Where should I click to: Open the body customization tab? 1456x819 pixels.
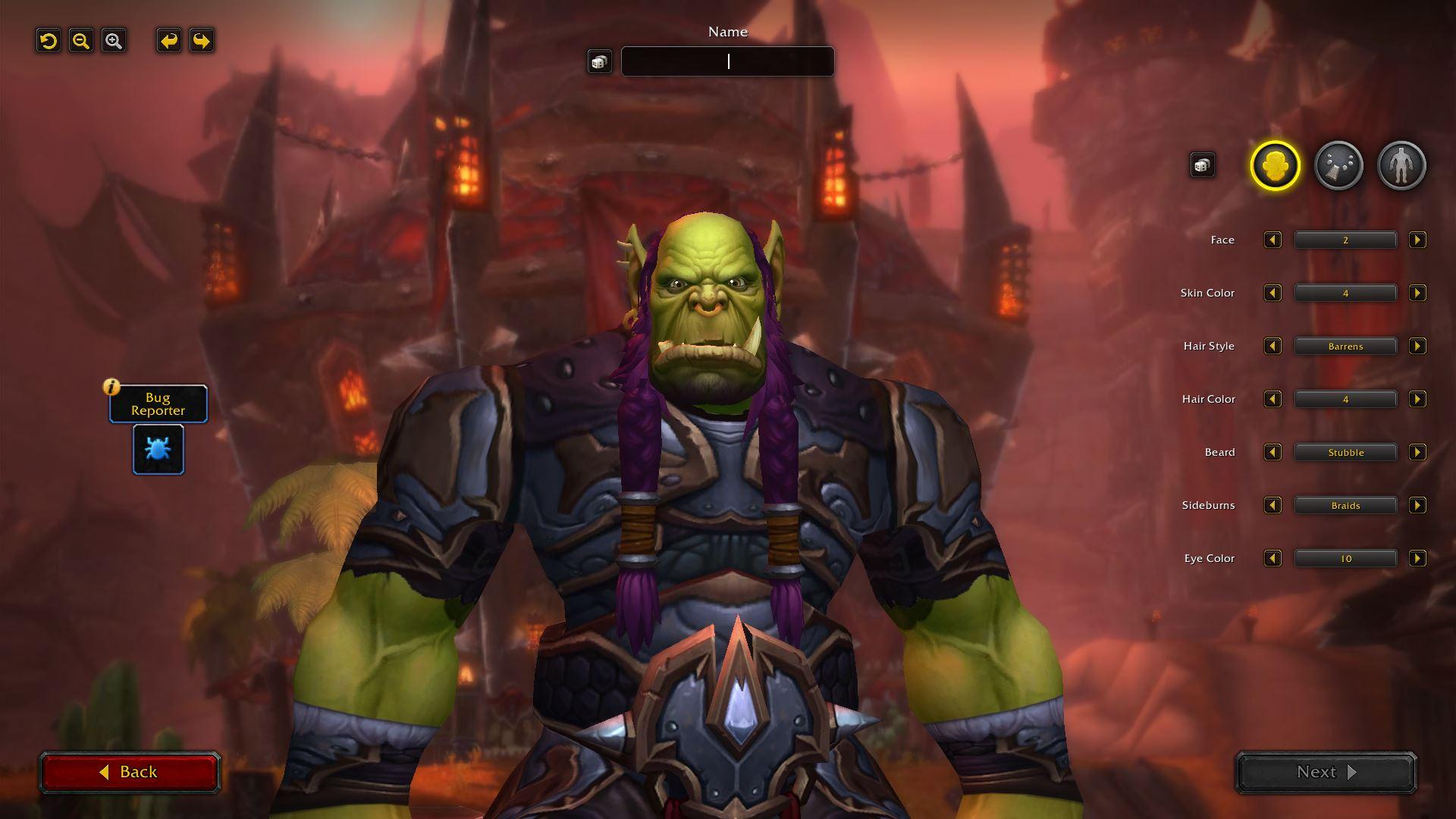(1401, 165)
